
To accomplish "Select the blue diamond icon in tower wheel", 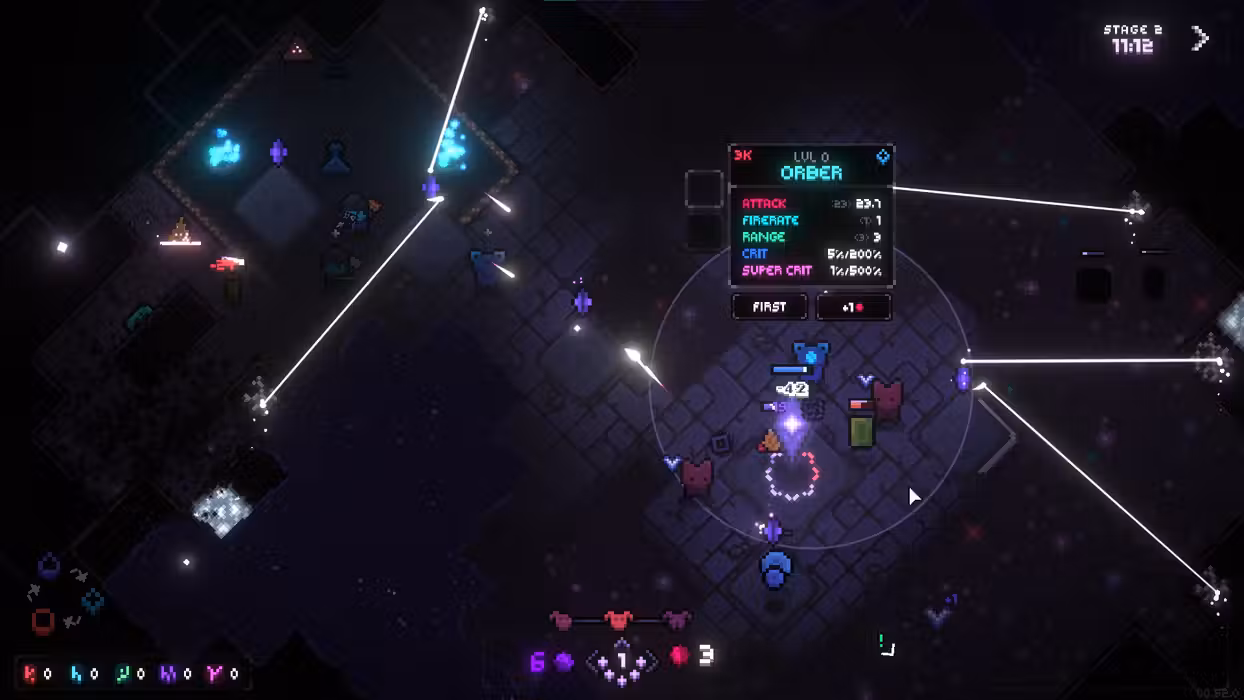I will [x=93, y=600].
